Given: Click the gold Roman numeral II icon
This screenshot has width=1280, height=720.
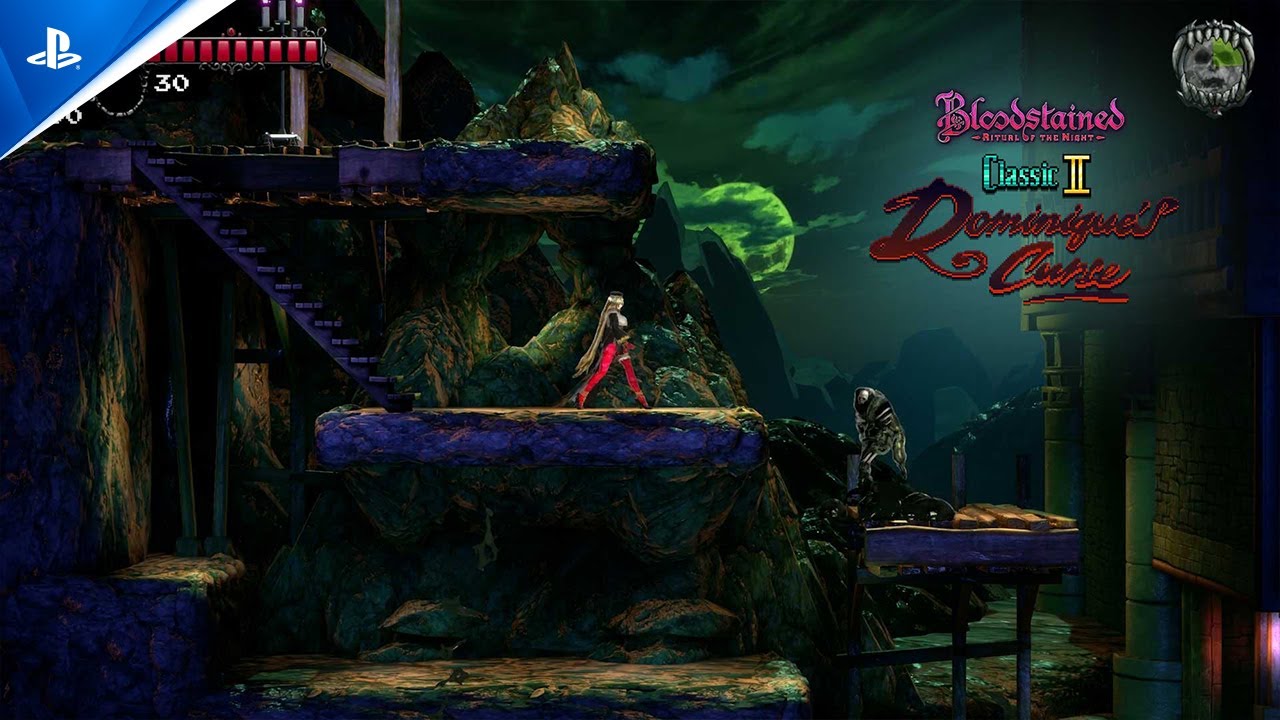Looking at the screenshot, I should (1077, 175).
